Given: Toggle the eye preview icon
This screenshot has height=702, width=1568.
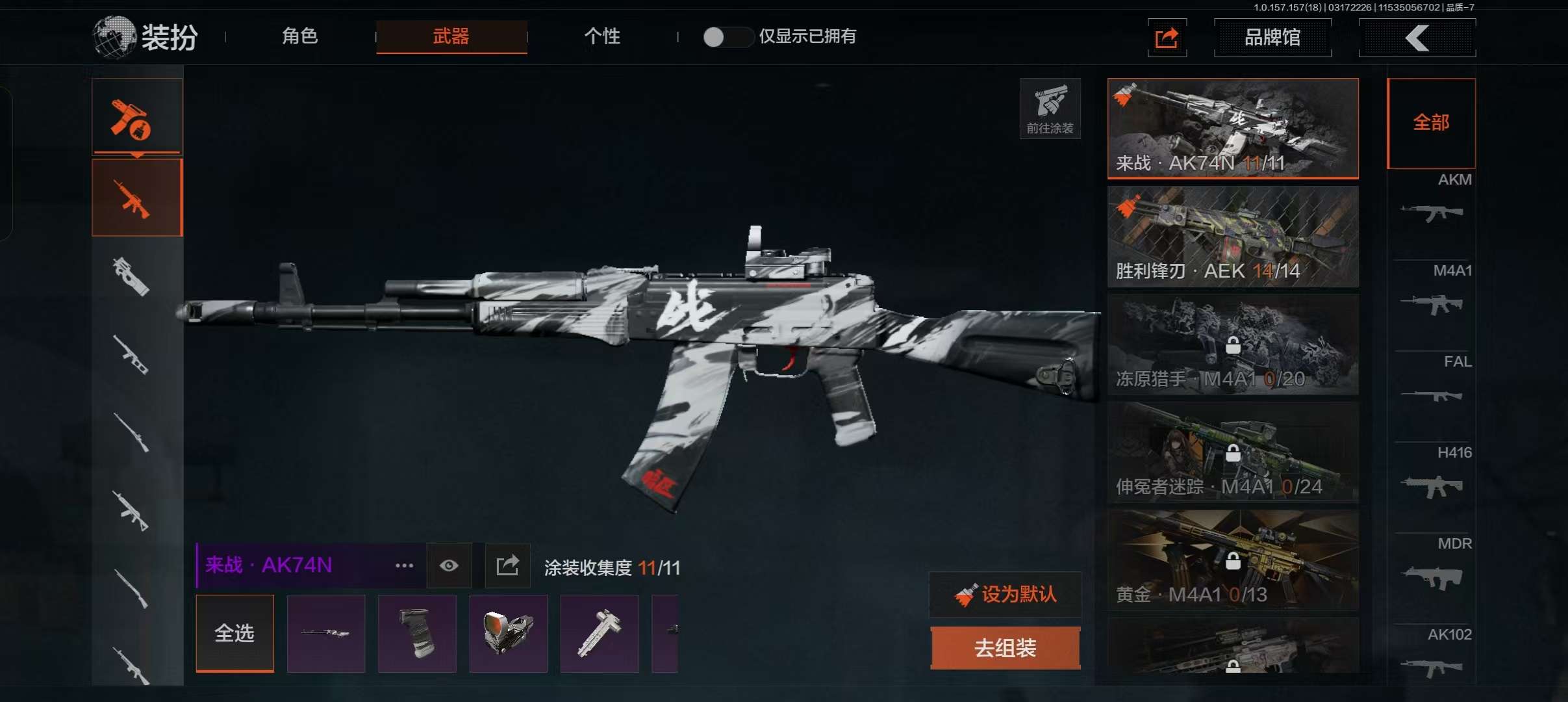Looking at the screenshot, I should coord(449,565).
